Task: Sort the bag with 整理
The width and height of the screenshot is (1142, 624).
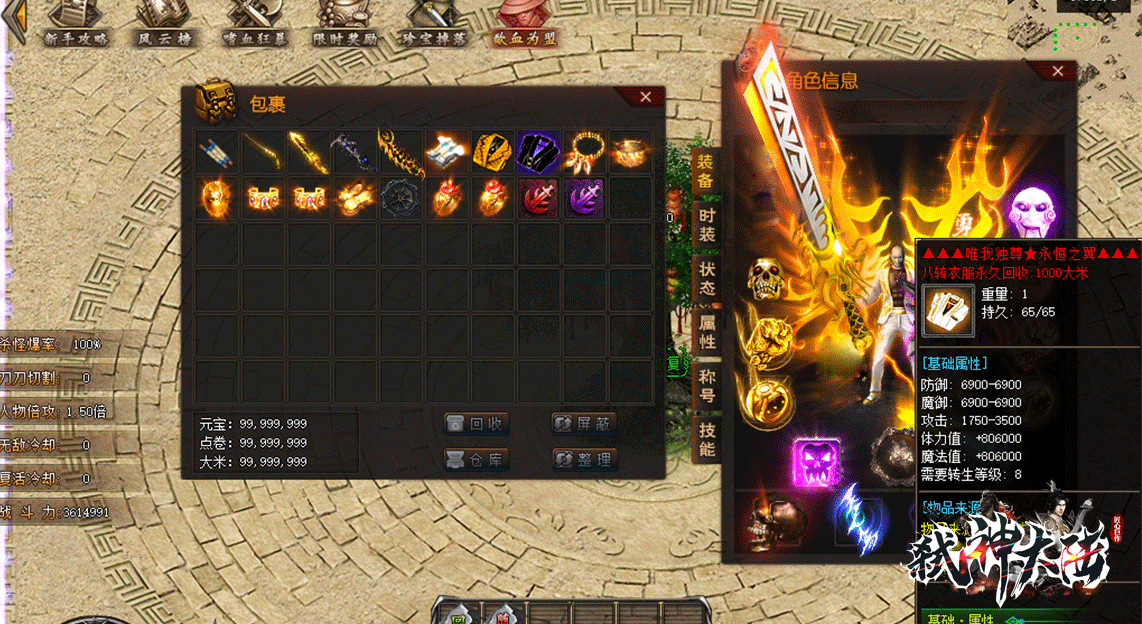Action: [x=584, y=460]
